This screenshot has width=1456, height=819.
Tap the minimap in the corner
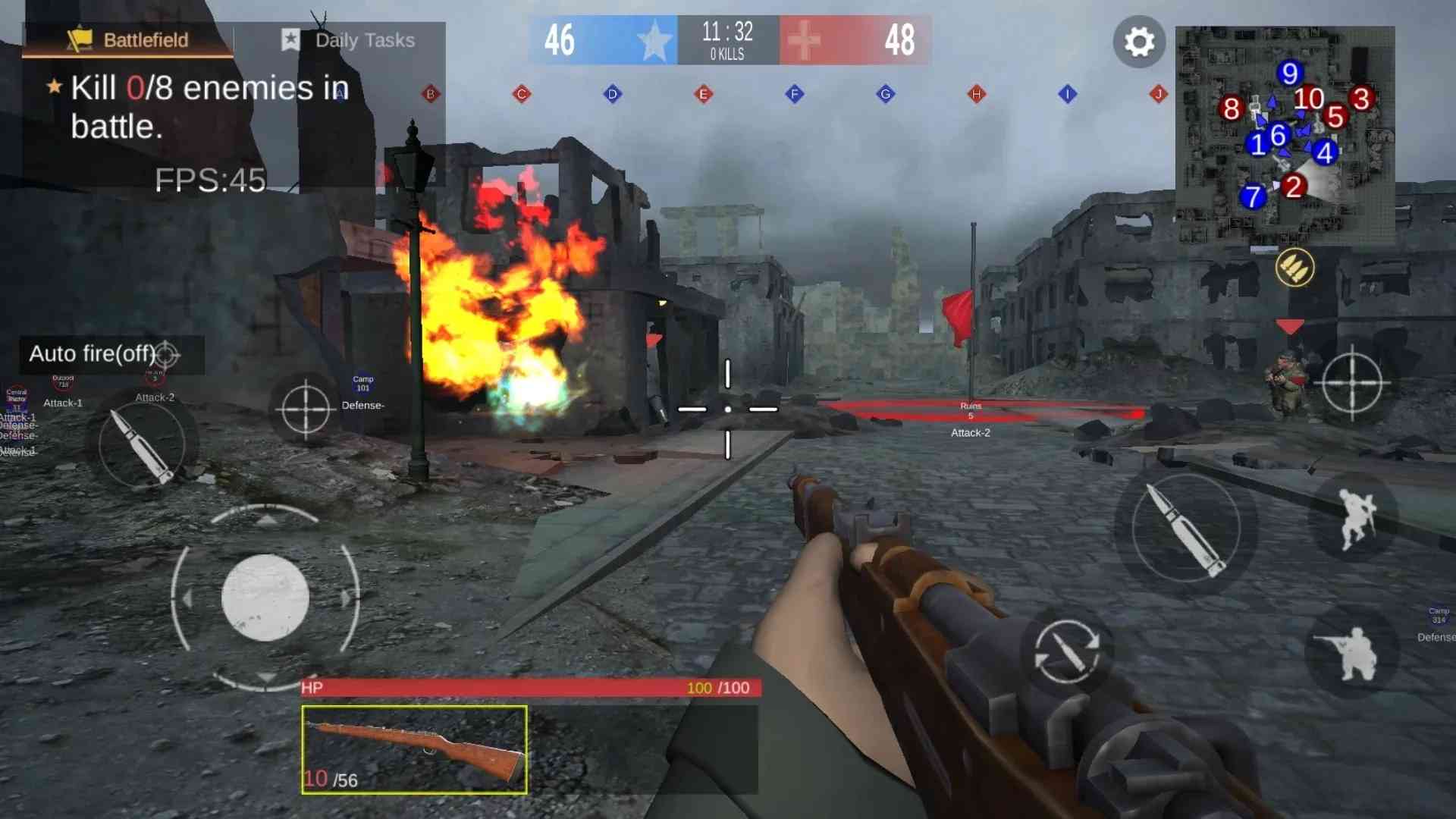(x=1285, y=135)
